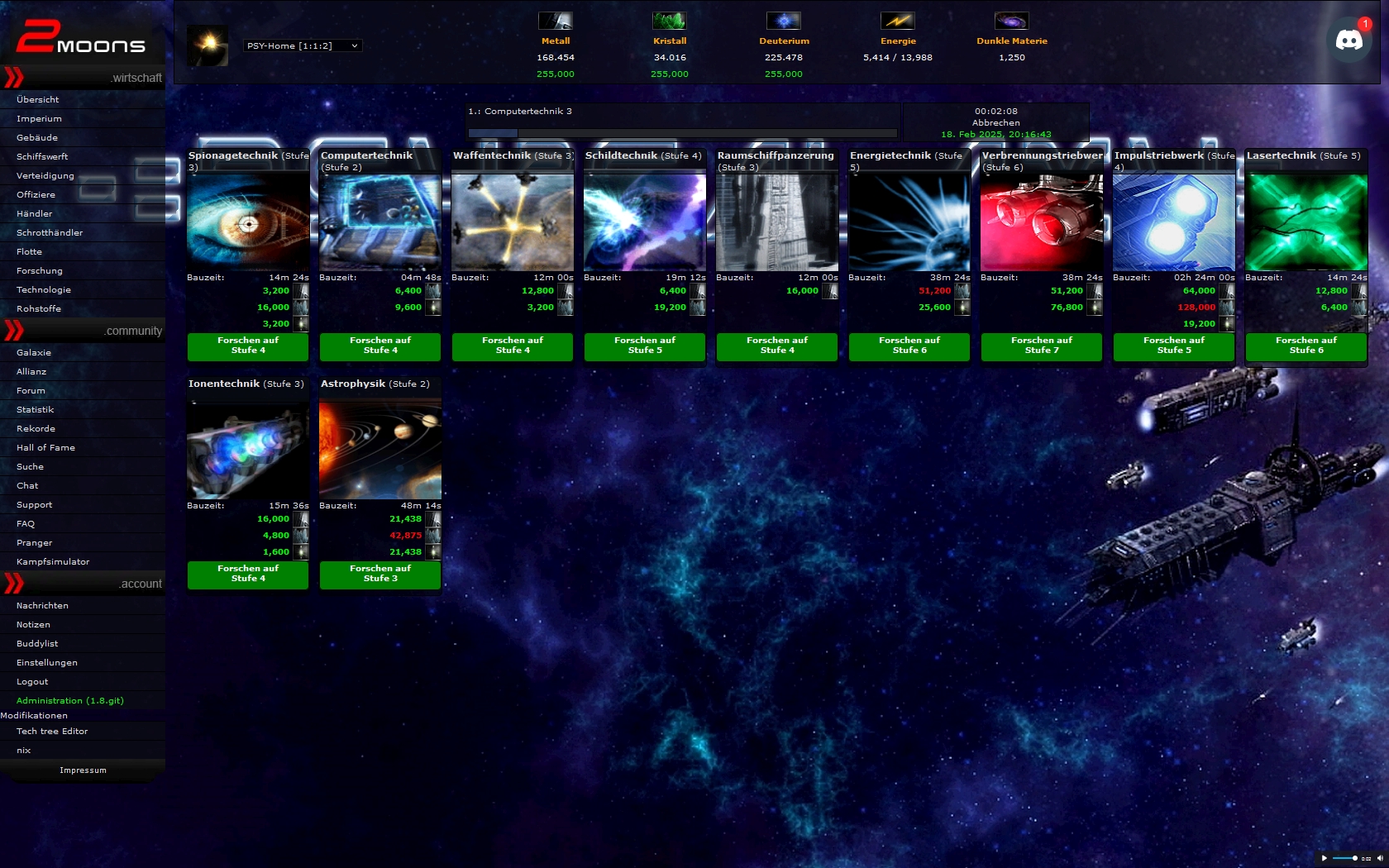Select Galaxie in the community menu

pos(34,352)
